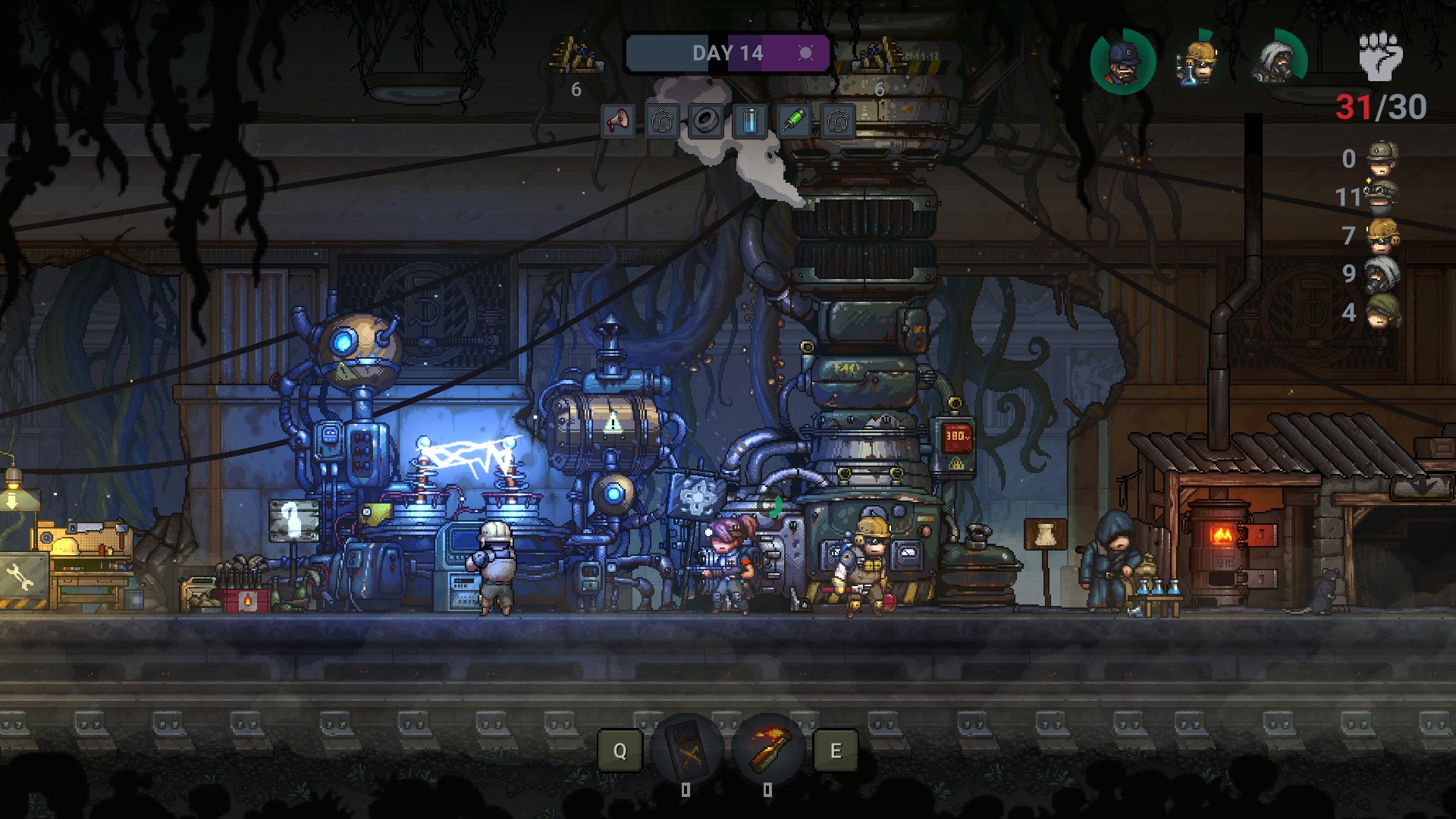Select the white-hooded gas mask hero portrait
This screenshot has width=1456, height=819.
[1277, 61]
